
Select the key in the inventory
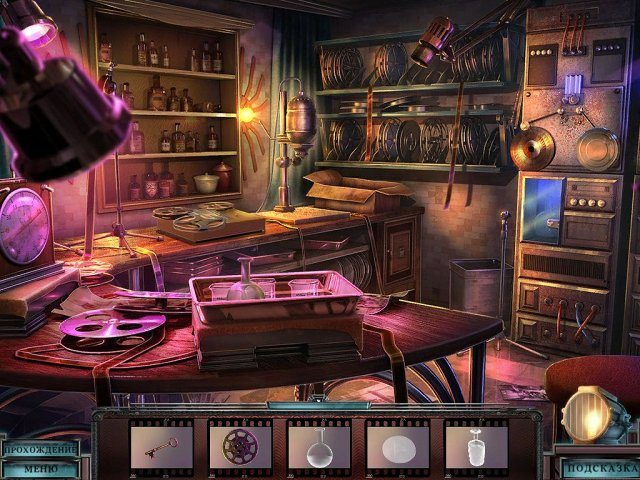[x=161, y=446]
